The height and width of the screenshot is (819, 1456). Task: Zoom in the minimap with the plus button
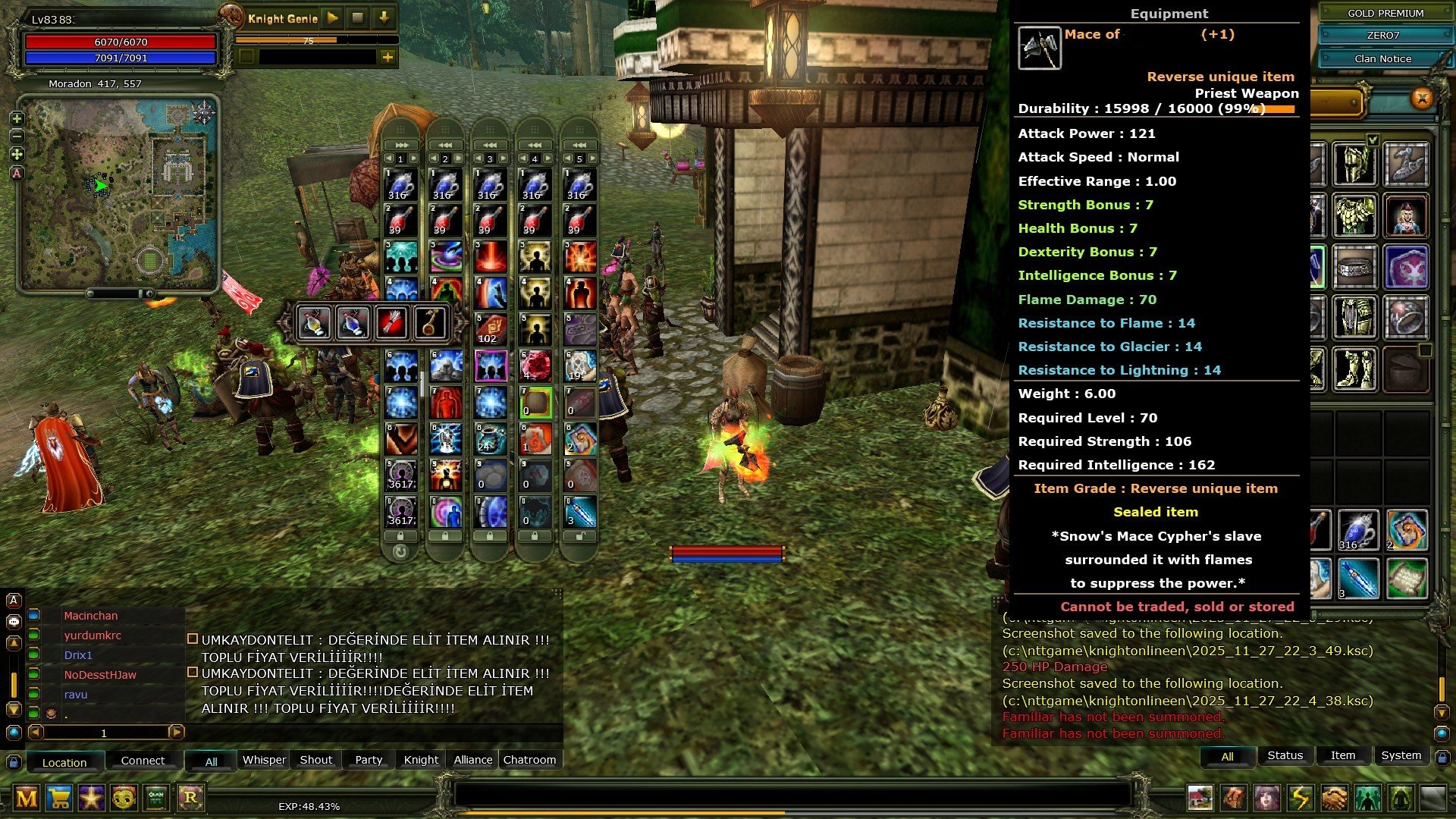click(x=17, y=119)
